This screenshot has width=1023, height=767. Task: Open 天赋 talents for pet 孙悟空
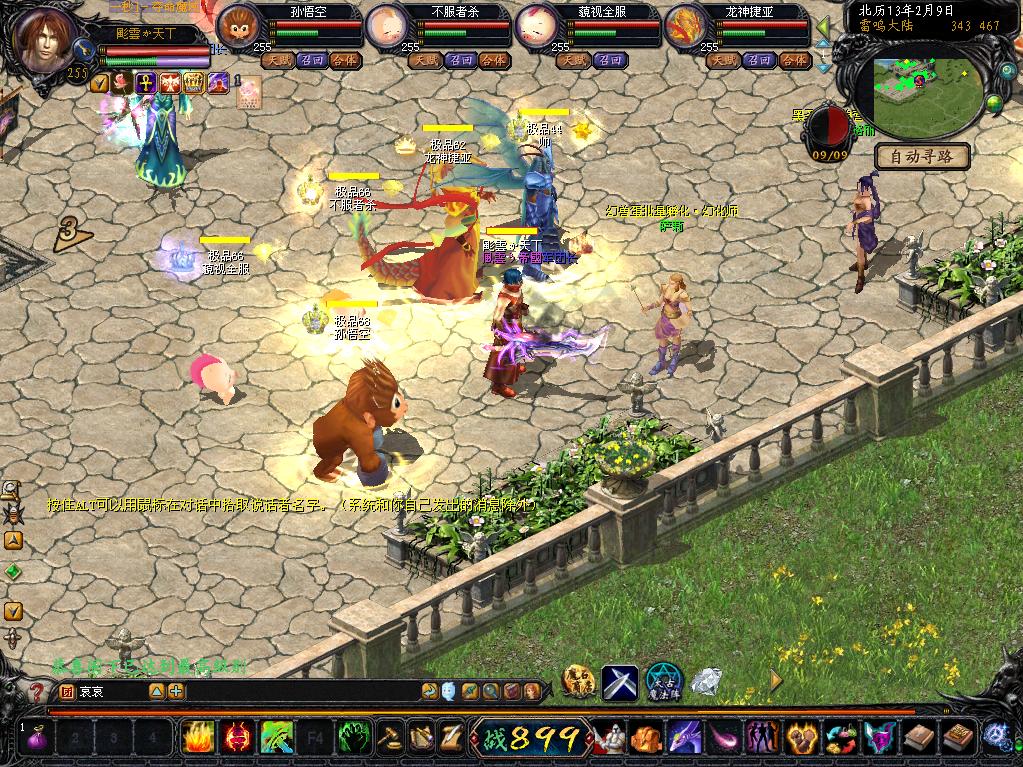(278, 60)
